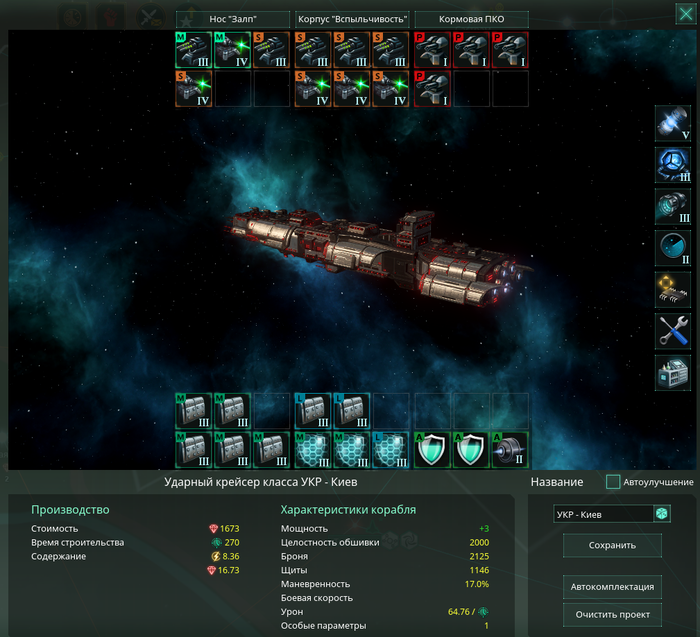Viewport: 700px width, 637px height.
Task: Generate a random name with the dice icon
Action: (x=662, y=514)
